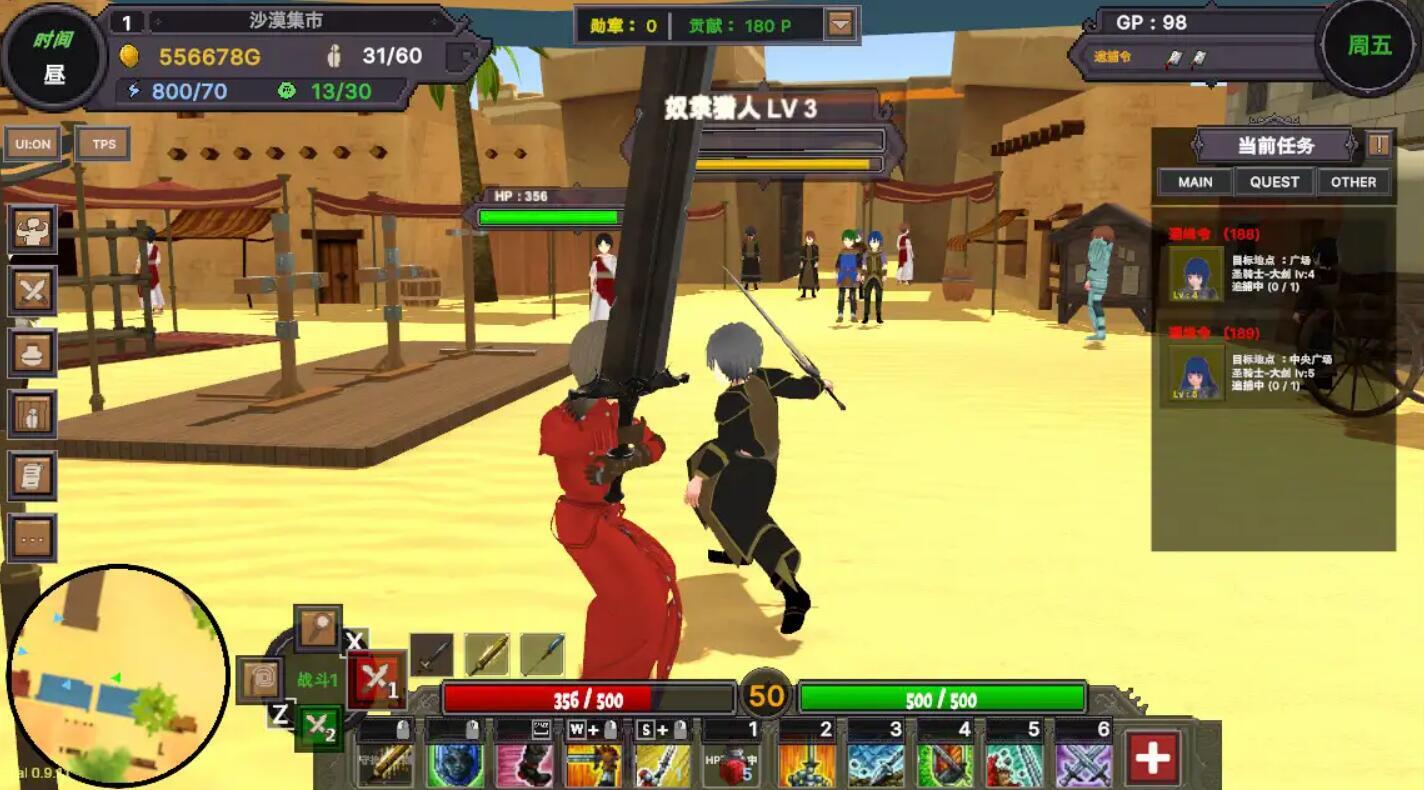This screenshot has height=790, width=1424.
Task: Open the OTHER tab in quest panel
Action: [x=1352, y=181]
